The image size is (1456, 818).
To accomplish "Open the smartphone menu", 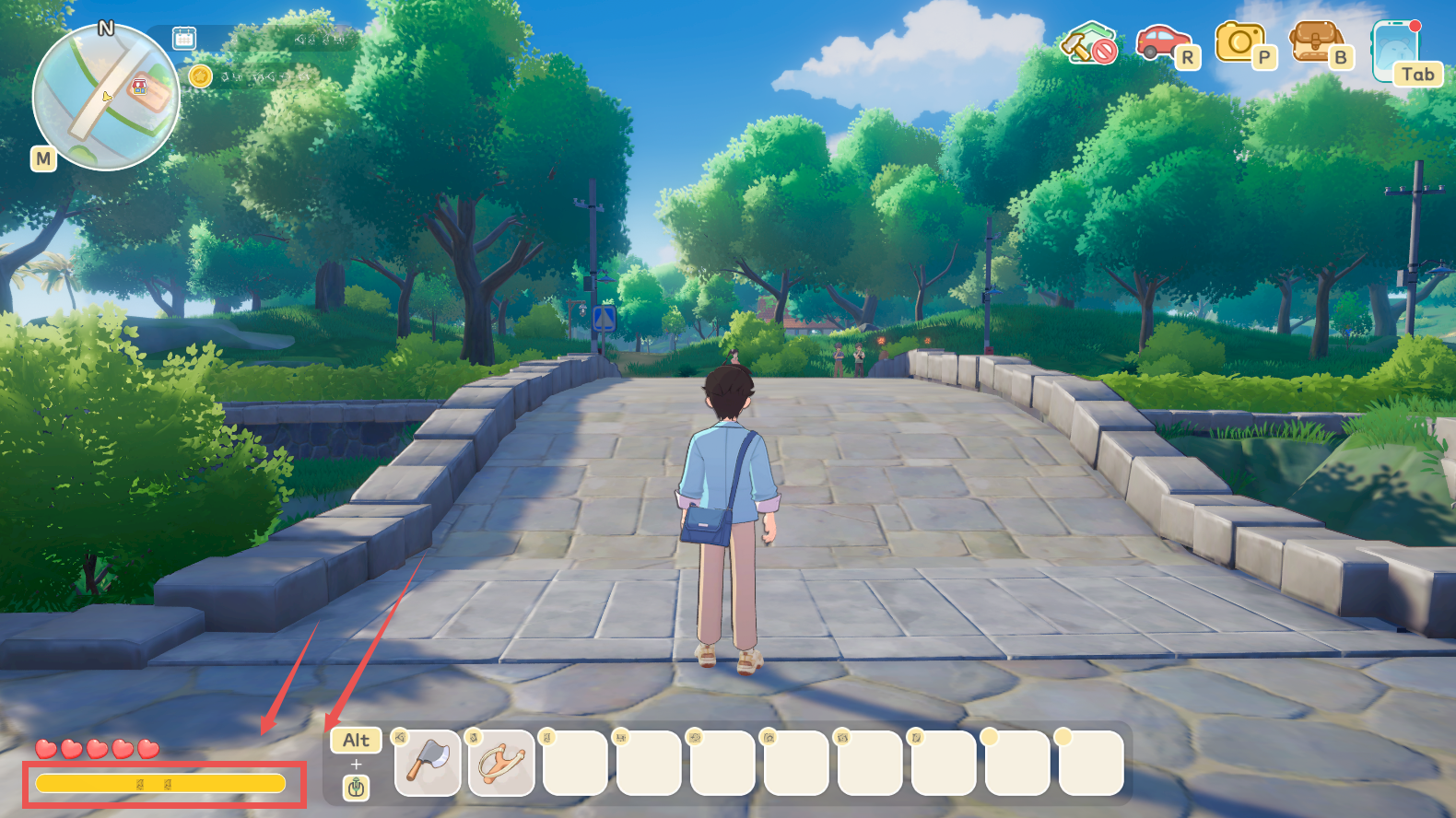I will (1394, 51).
